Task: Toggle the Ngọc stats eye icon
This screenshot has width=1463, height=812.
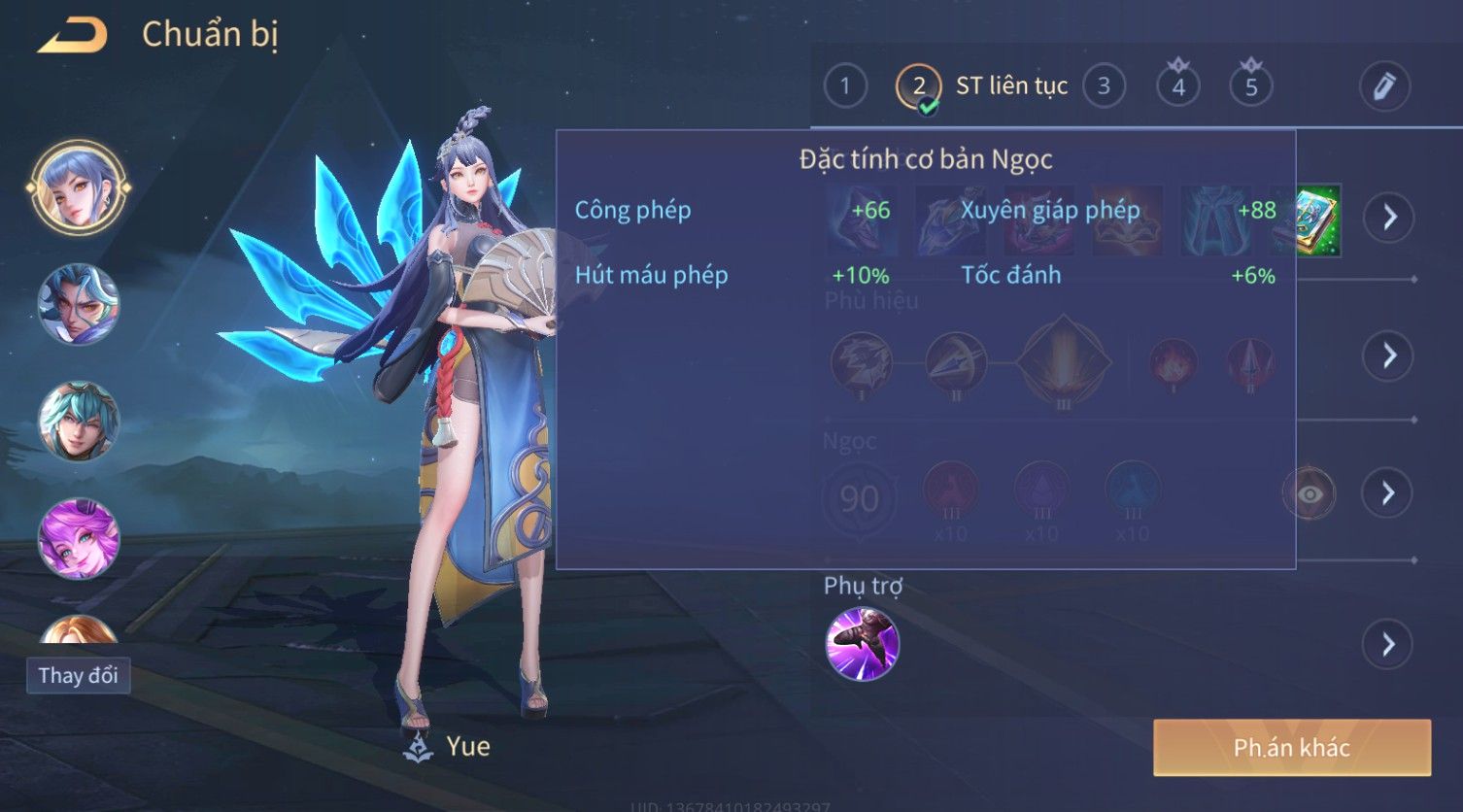Action: (x=1309, y=494)
